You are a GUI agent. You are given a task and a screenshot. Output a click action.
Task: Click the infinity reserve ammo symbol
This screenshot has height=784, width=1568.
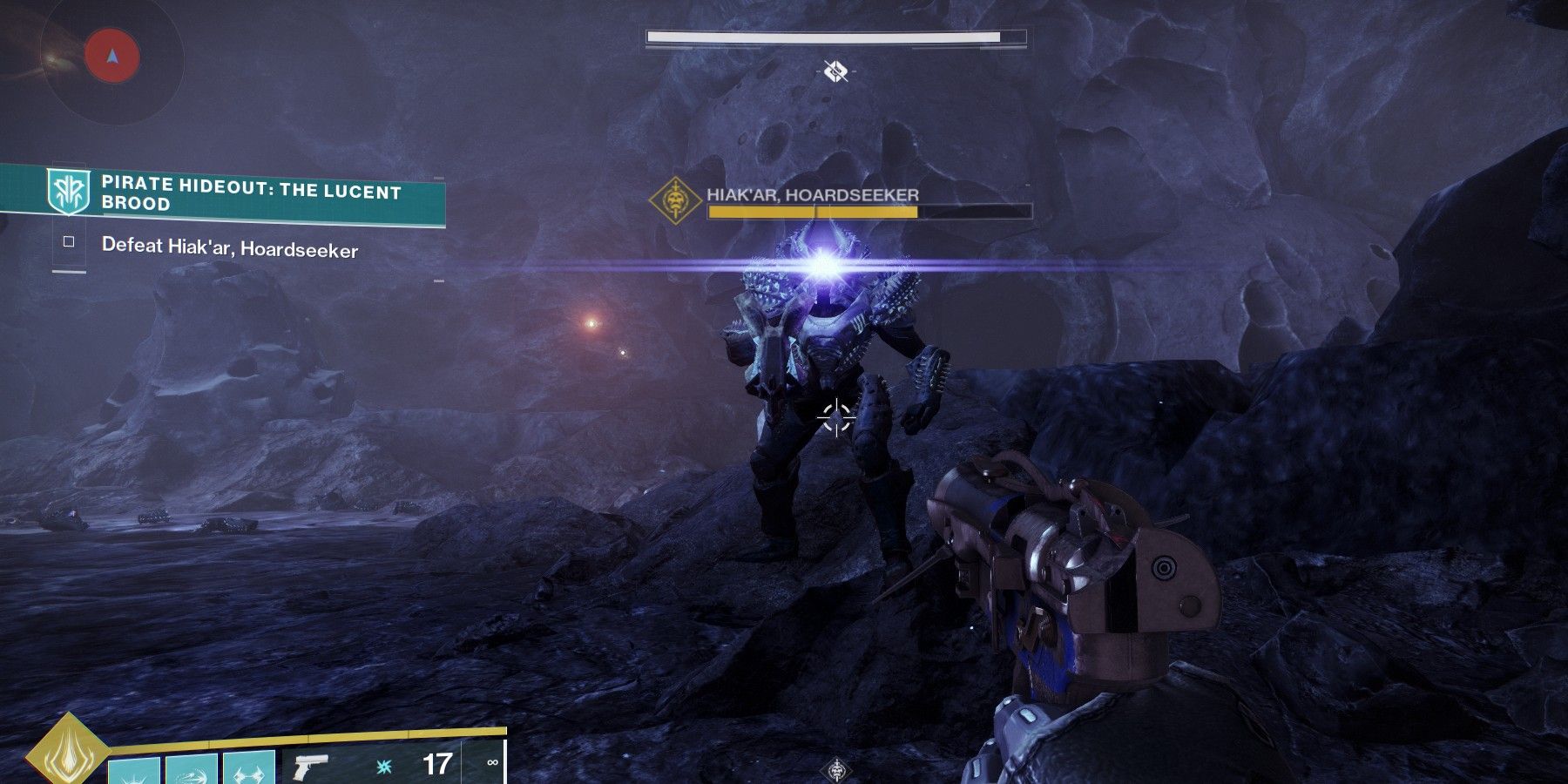490,762
